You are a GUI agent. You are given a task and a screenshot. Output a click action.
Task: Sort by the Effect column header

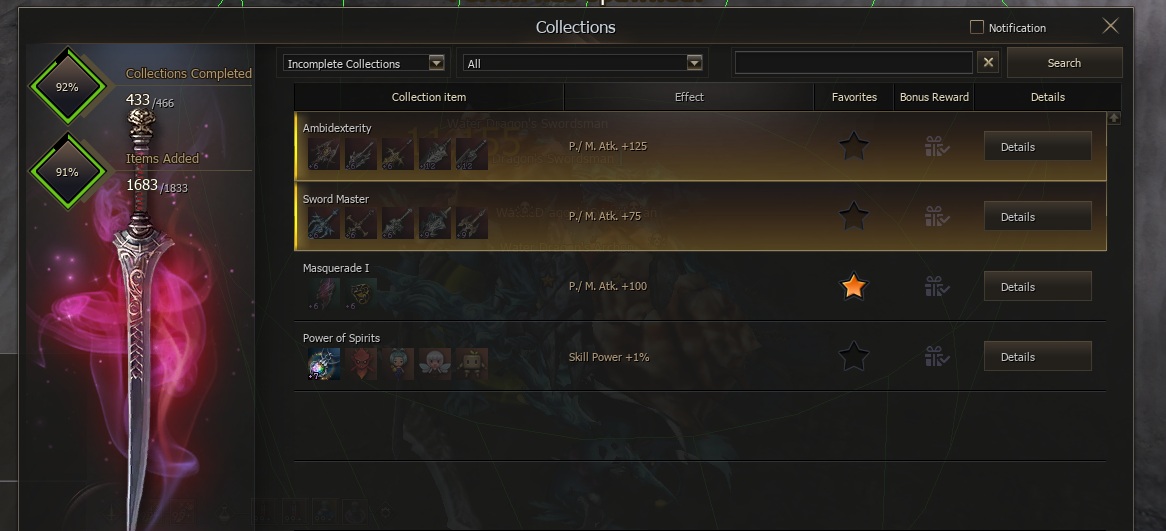click(689, 97)
